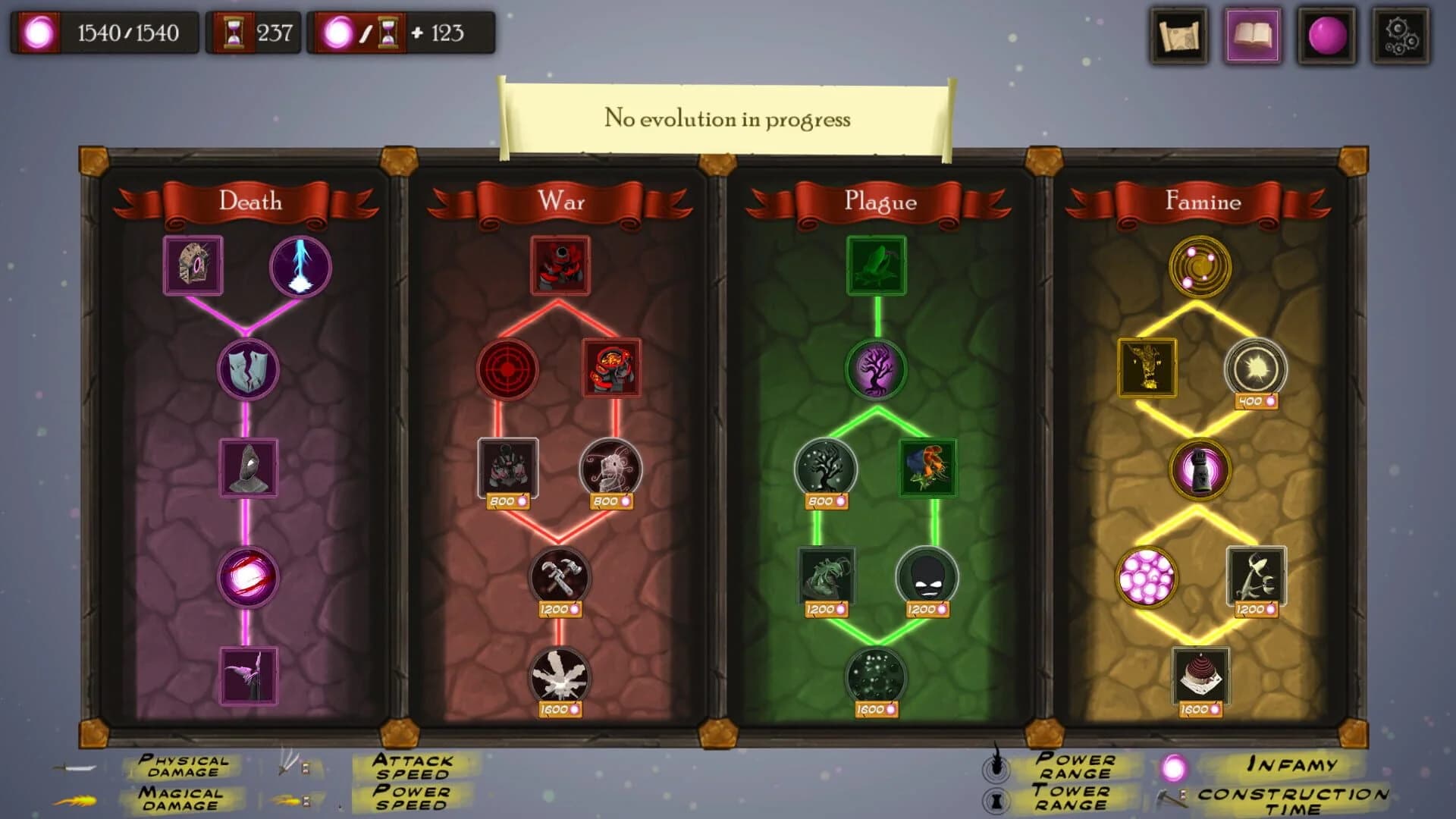
Task: Click the No evolution in progress banner
Action: (x=726, y=118)
